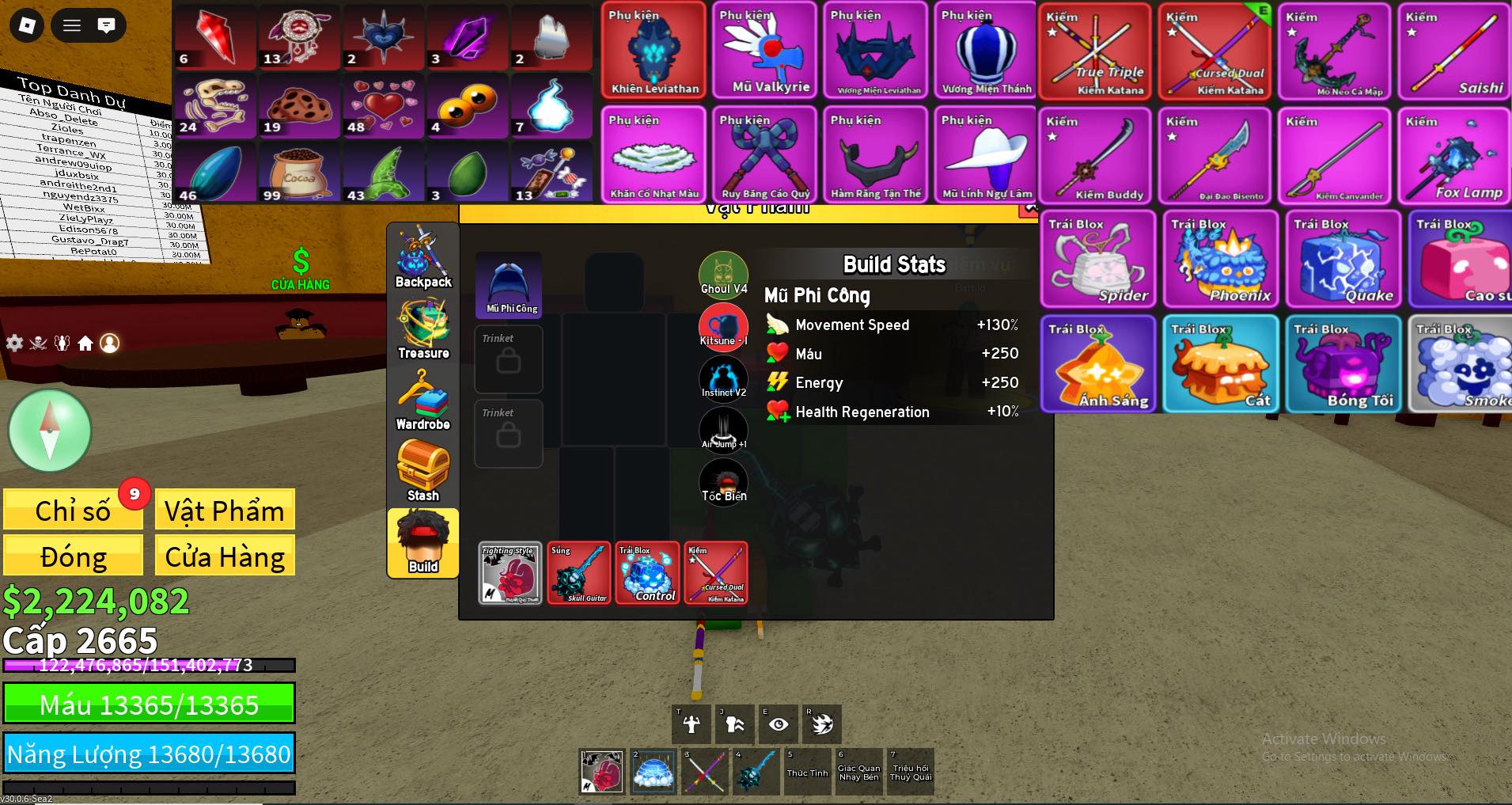Switch to the Treasure tab

423,329
